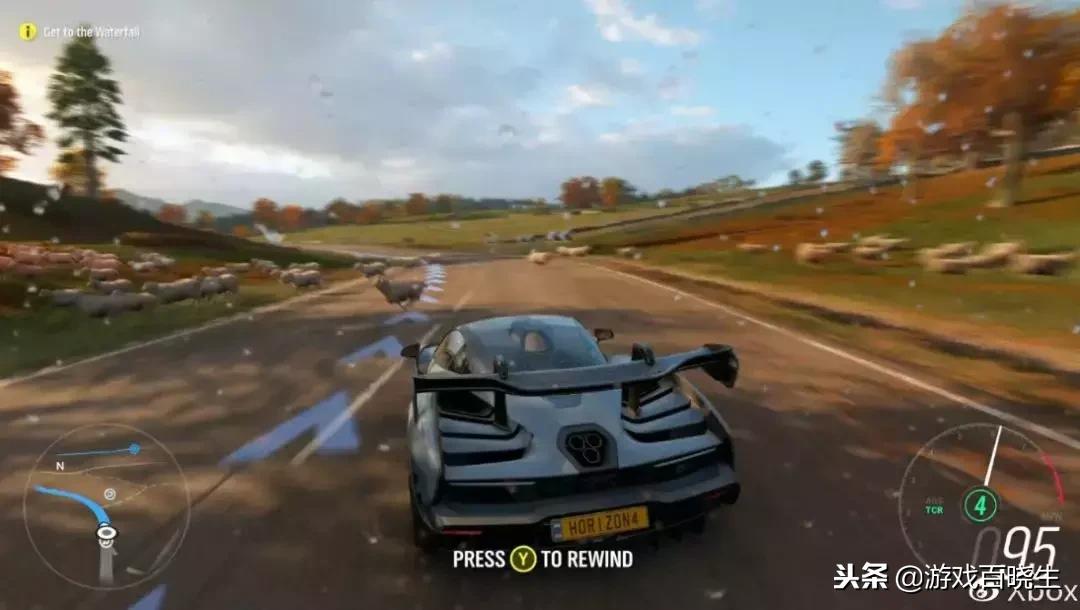The height and width of the screenshot is (610, 1080).
Task: Click the player marker on the minimap
Action: click(106, 534)
